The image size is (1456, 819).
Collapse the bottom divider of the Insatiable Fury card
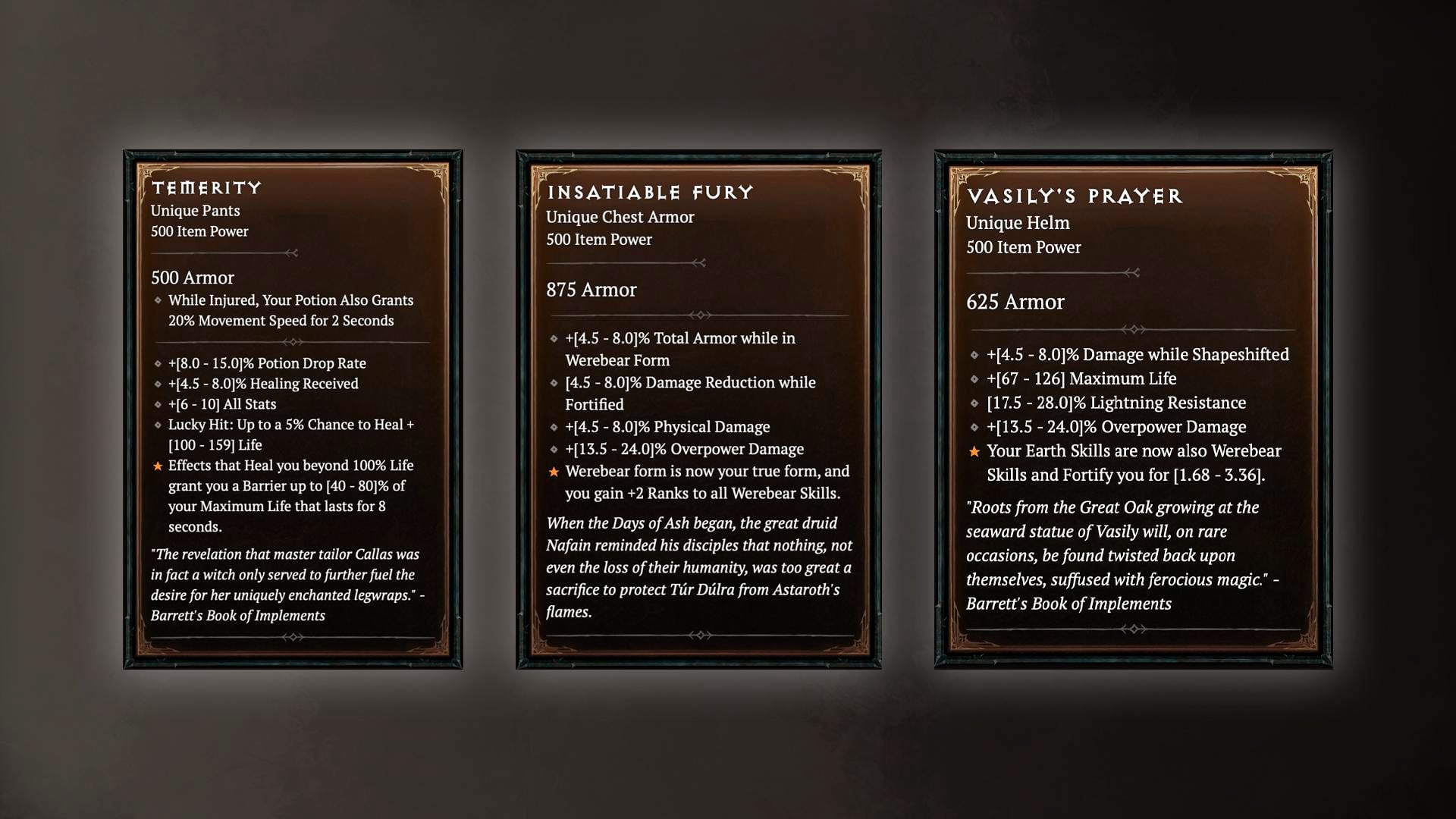699,635
